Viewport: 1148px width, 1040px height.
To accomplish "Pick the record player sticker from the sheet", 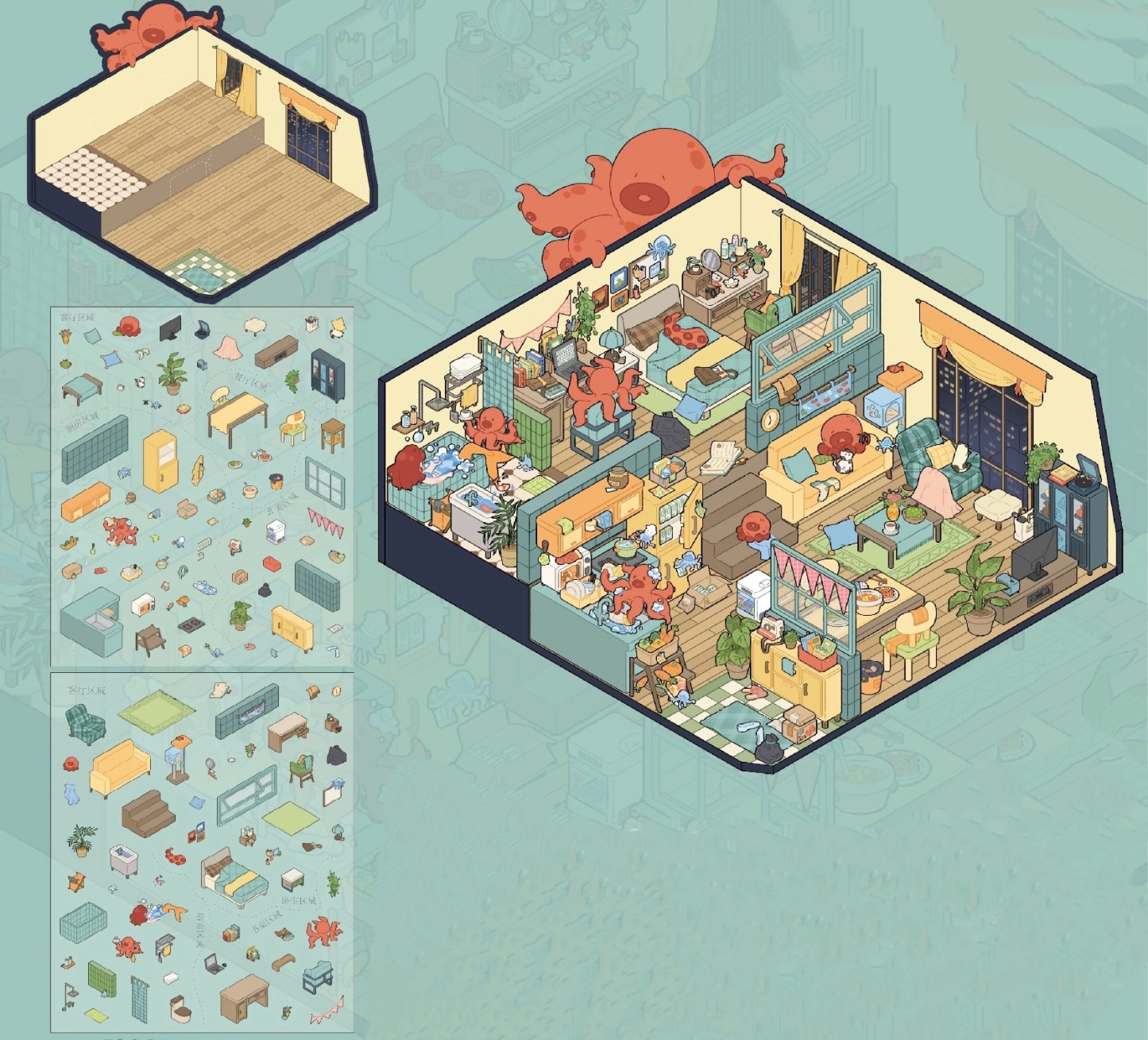I will (203, 328).
